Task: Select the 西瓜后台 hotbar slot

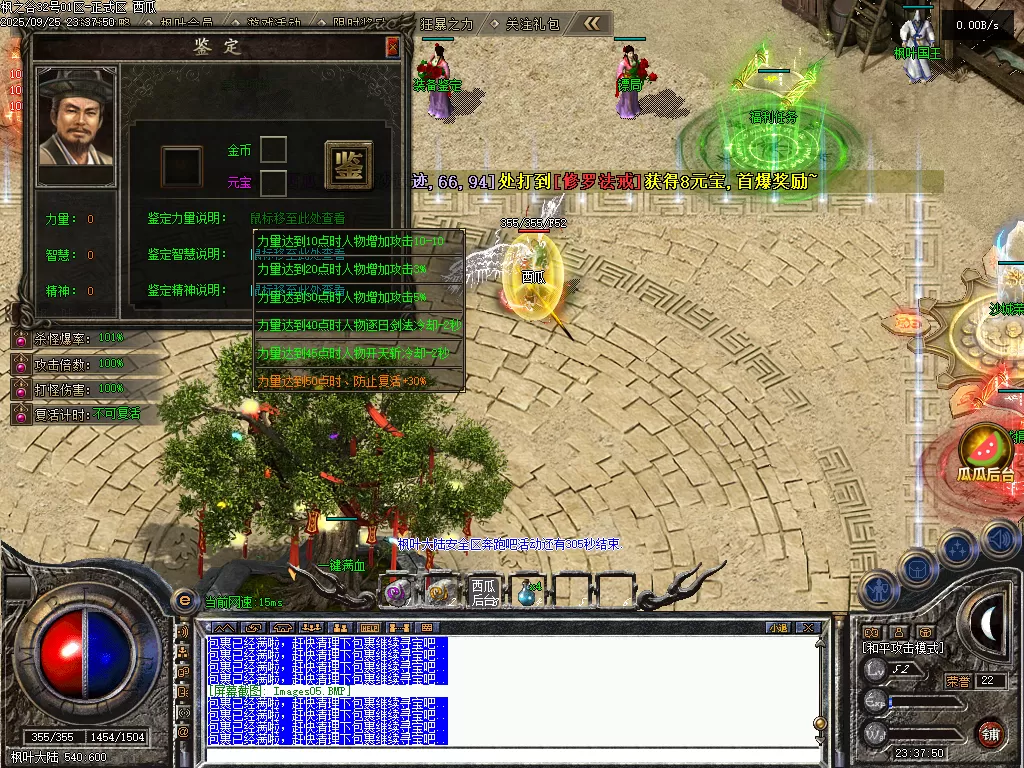Action: pyautogui.click(x=485, y=592)
